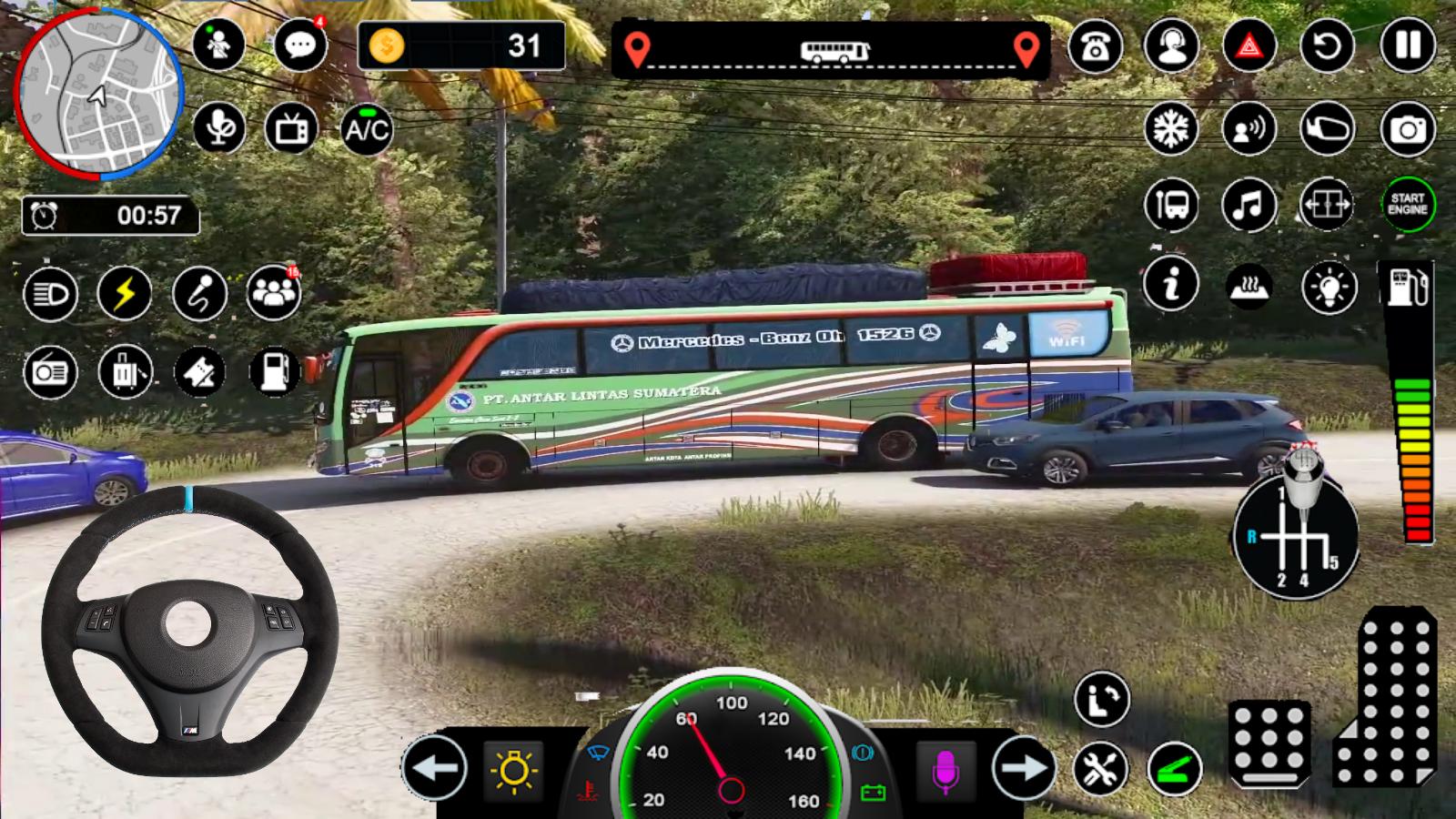The height and width of the screenshot is (819, 1456).
Task: Open the wrench and screwdriver repair menu
Action: [x=1100, y=768]
